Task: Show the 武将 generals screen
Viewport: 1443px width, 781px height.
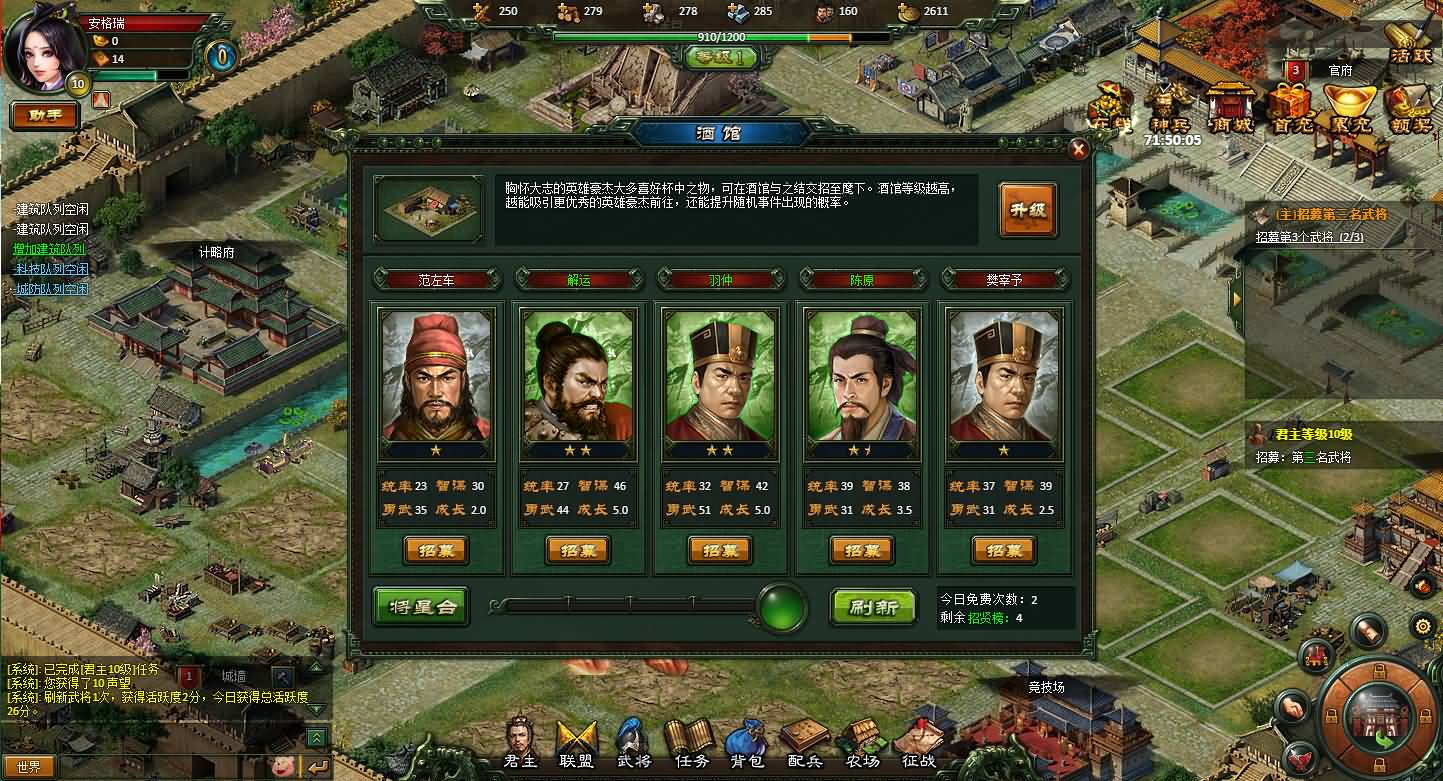Action: pyautogui.click(x=633, y=746)
